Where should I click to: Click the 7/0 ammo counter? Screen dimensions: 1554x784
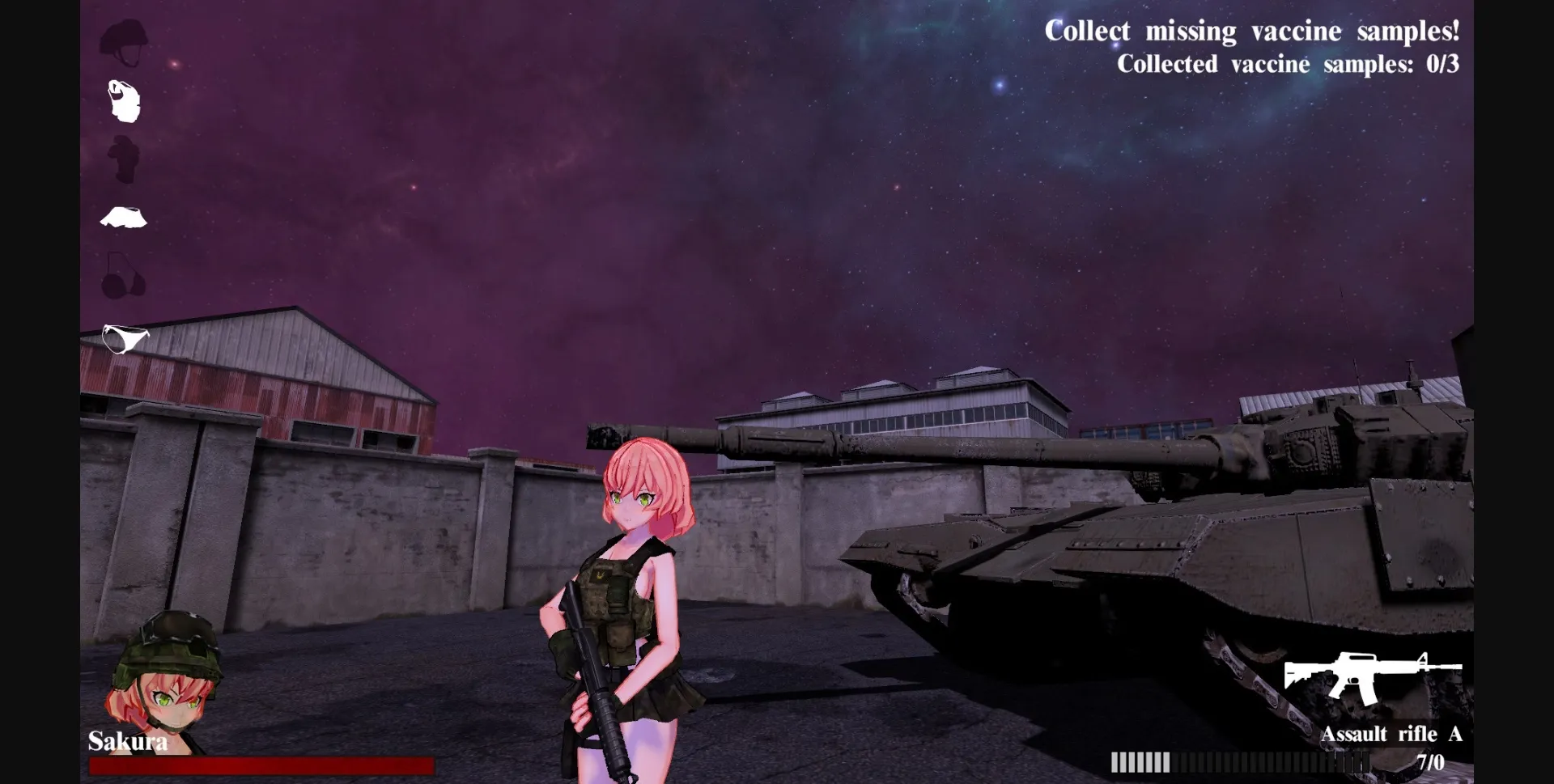(1432, 761)
